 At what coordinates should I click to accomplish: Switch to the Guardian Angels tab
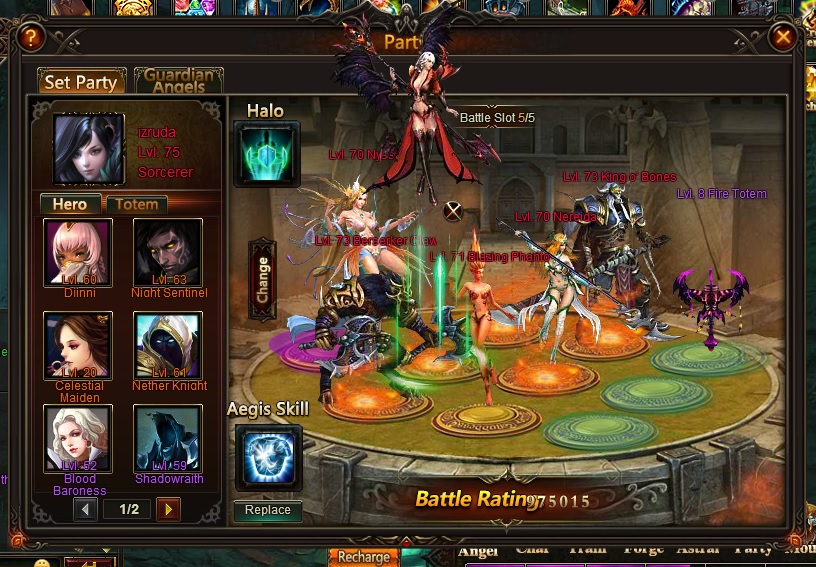click(178, 81)
